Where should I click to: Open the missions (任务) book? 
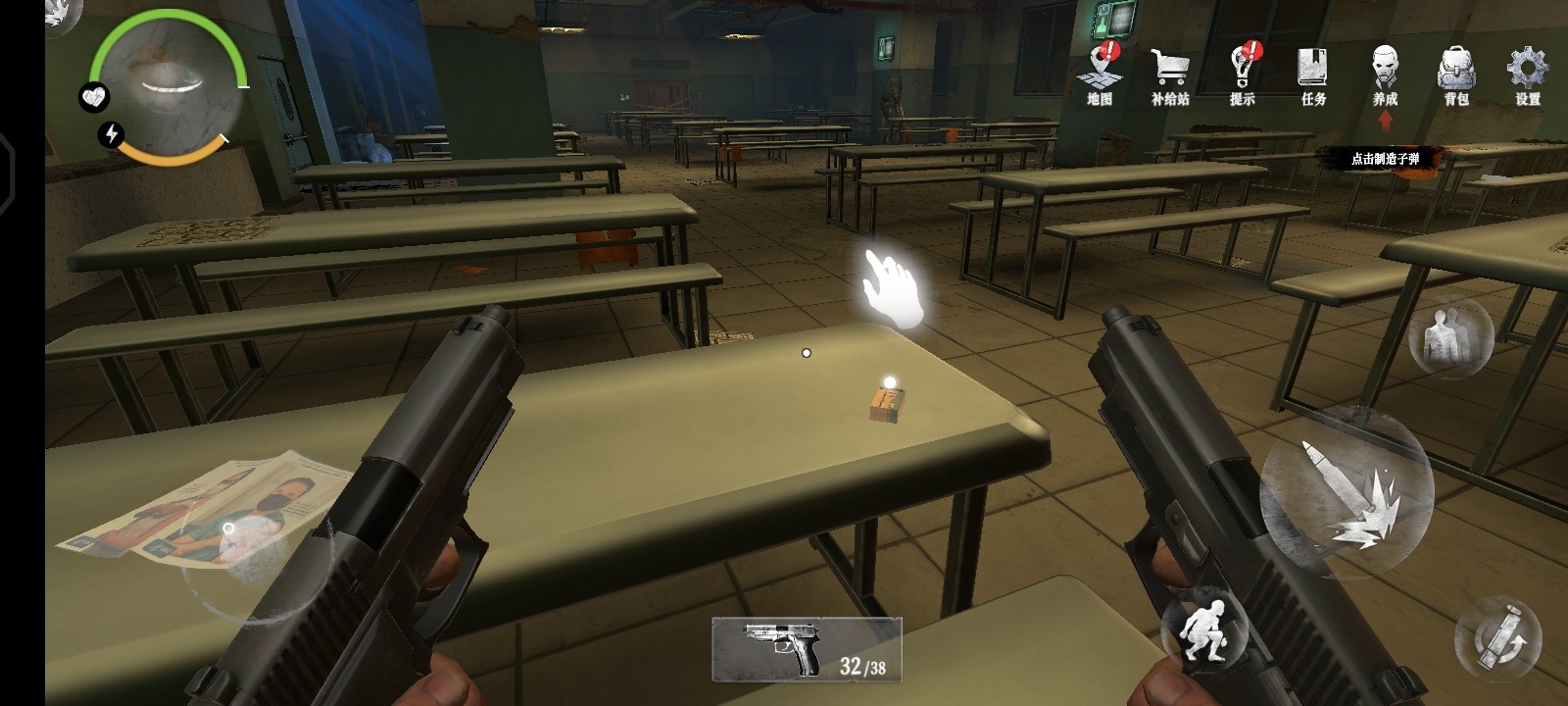[1313, 72]
